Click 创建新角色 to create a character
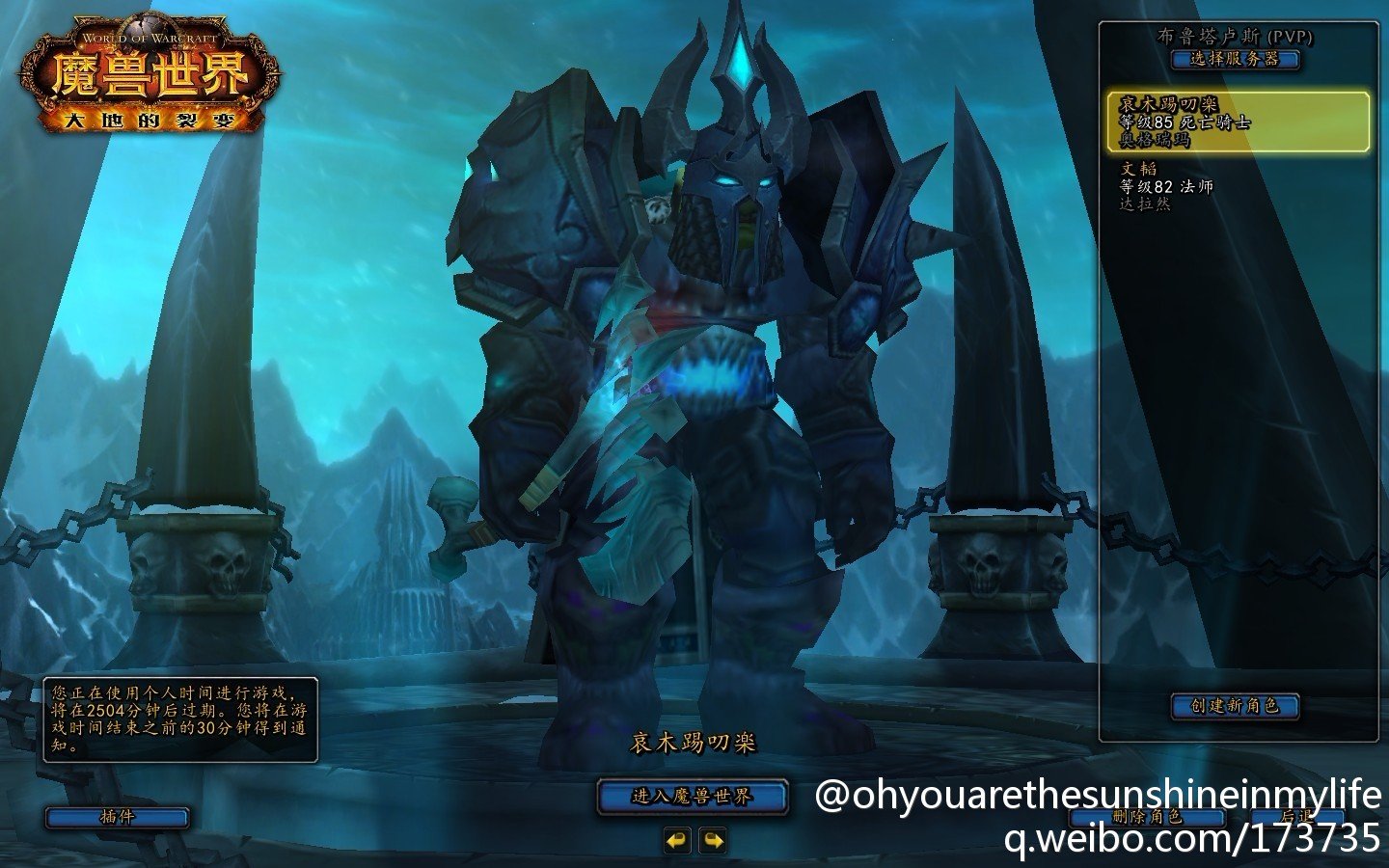 [1235, 706]
